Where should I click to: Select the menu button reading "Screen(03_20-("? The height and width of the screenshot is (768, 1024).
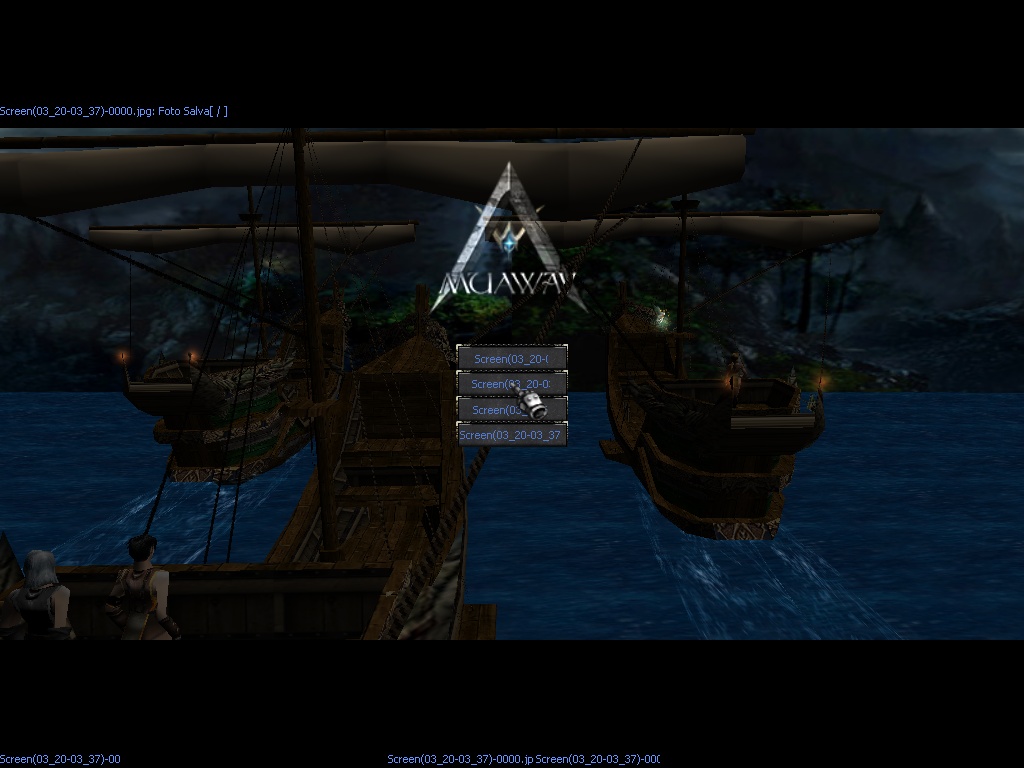click(511, 358)
